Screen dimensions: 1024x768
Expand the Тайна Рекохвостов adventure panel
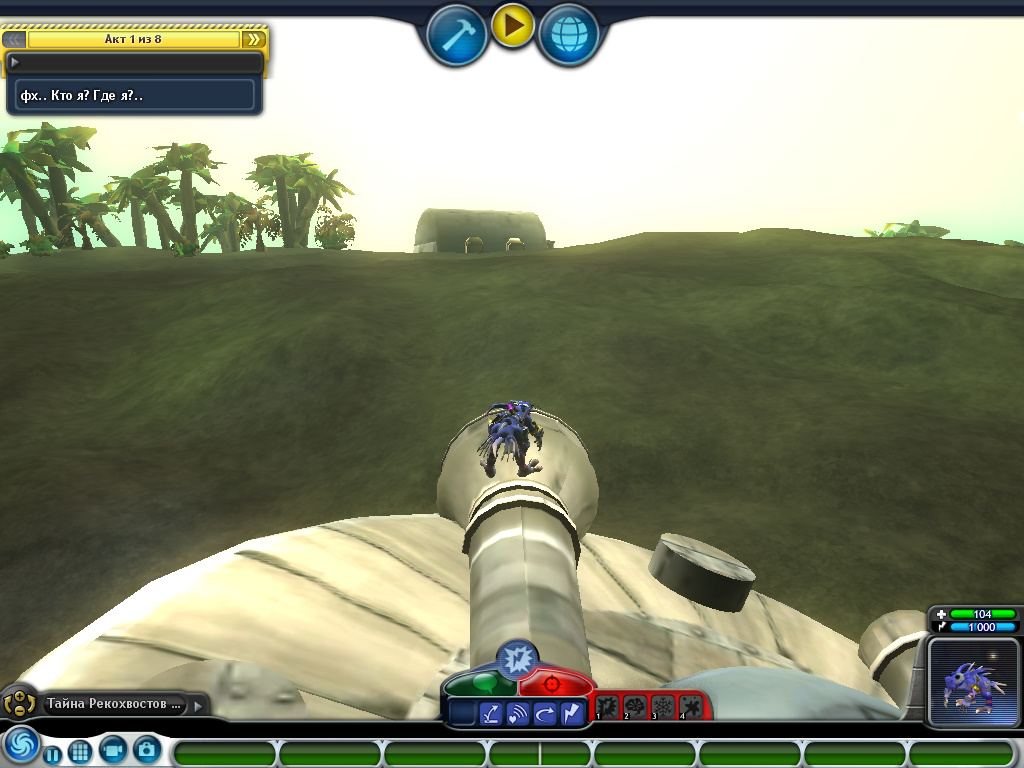(x=197, y=705)
